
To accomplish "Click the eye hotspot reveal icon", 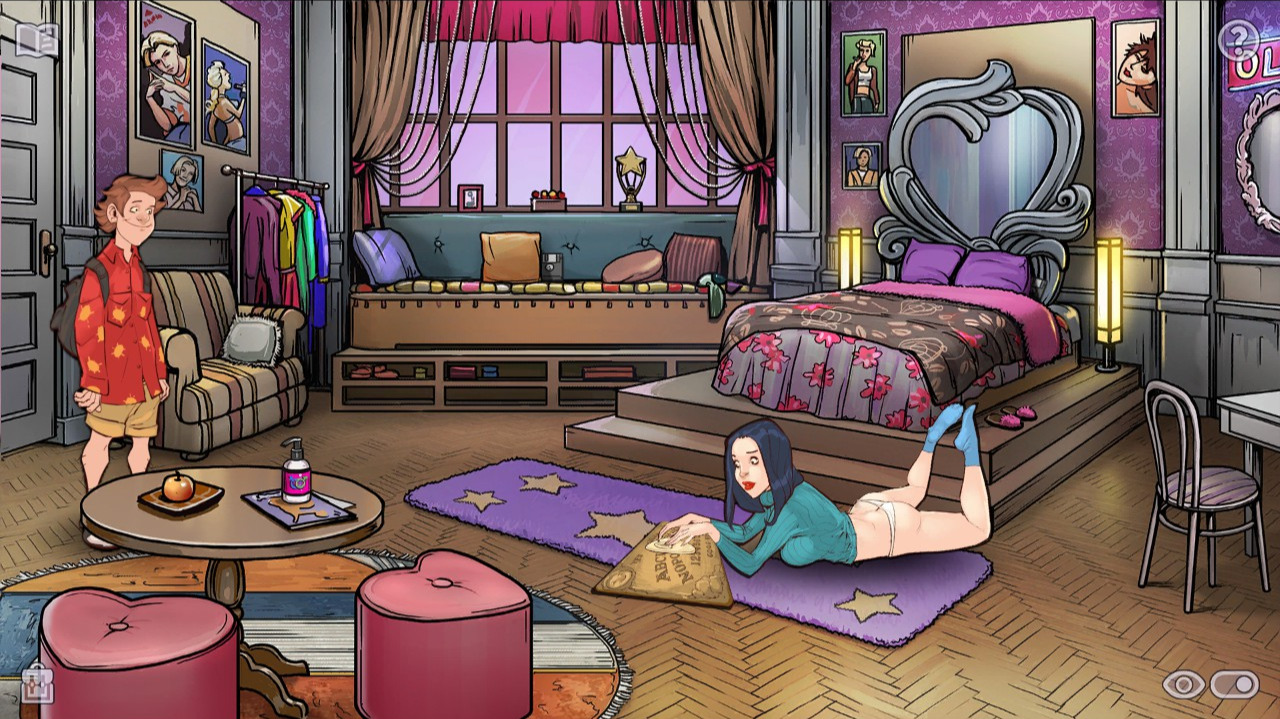I will point(1183,684).
